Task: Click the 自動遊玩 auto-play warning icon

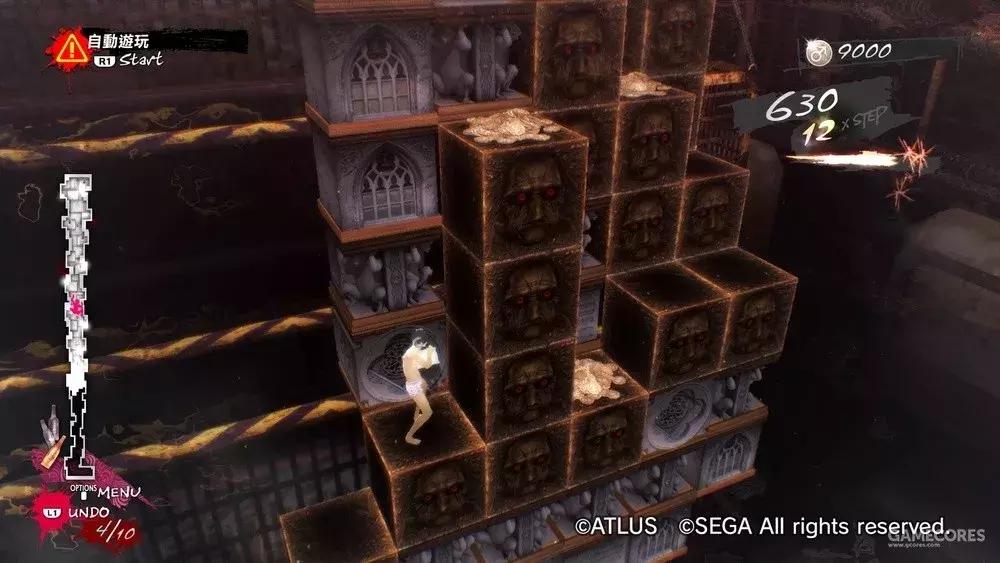Action: (x=70, y=46)
